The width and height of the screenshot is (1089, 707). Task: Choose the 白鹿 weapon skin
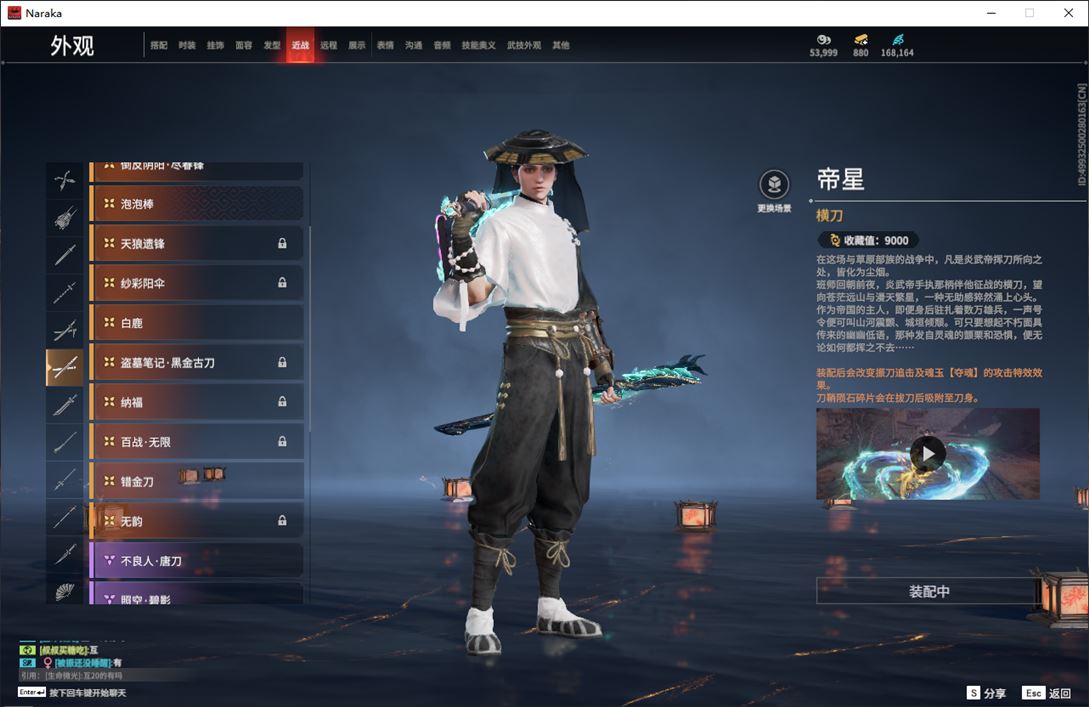coord(196,323)
